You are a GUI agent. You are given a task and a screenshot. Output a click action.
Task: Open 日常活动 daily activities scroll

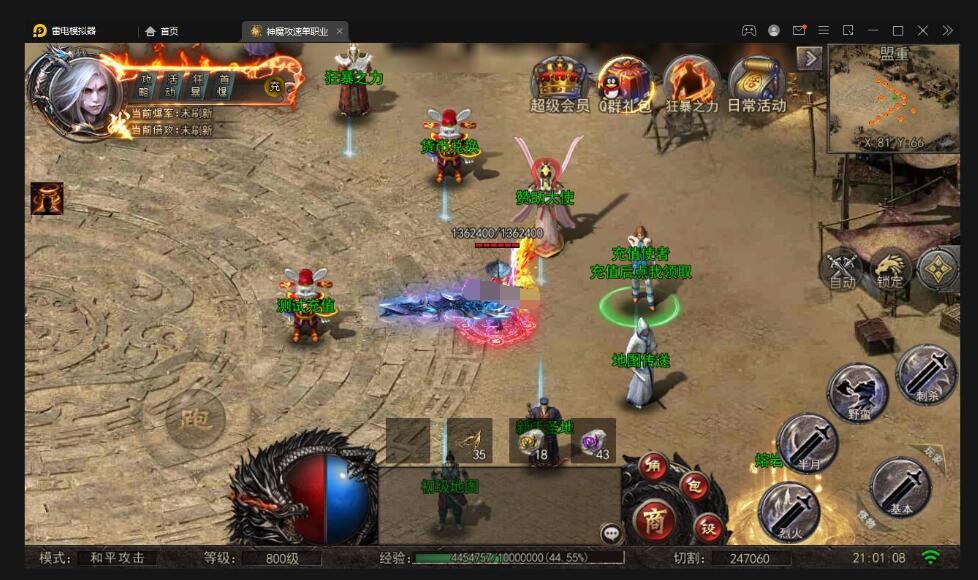(756, 80)
